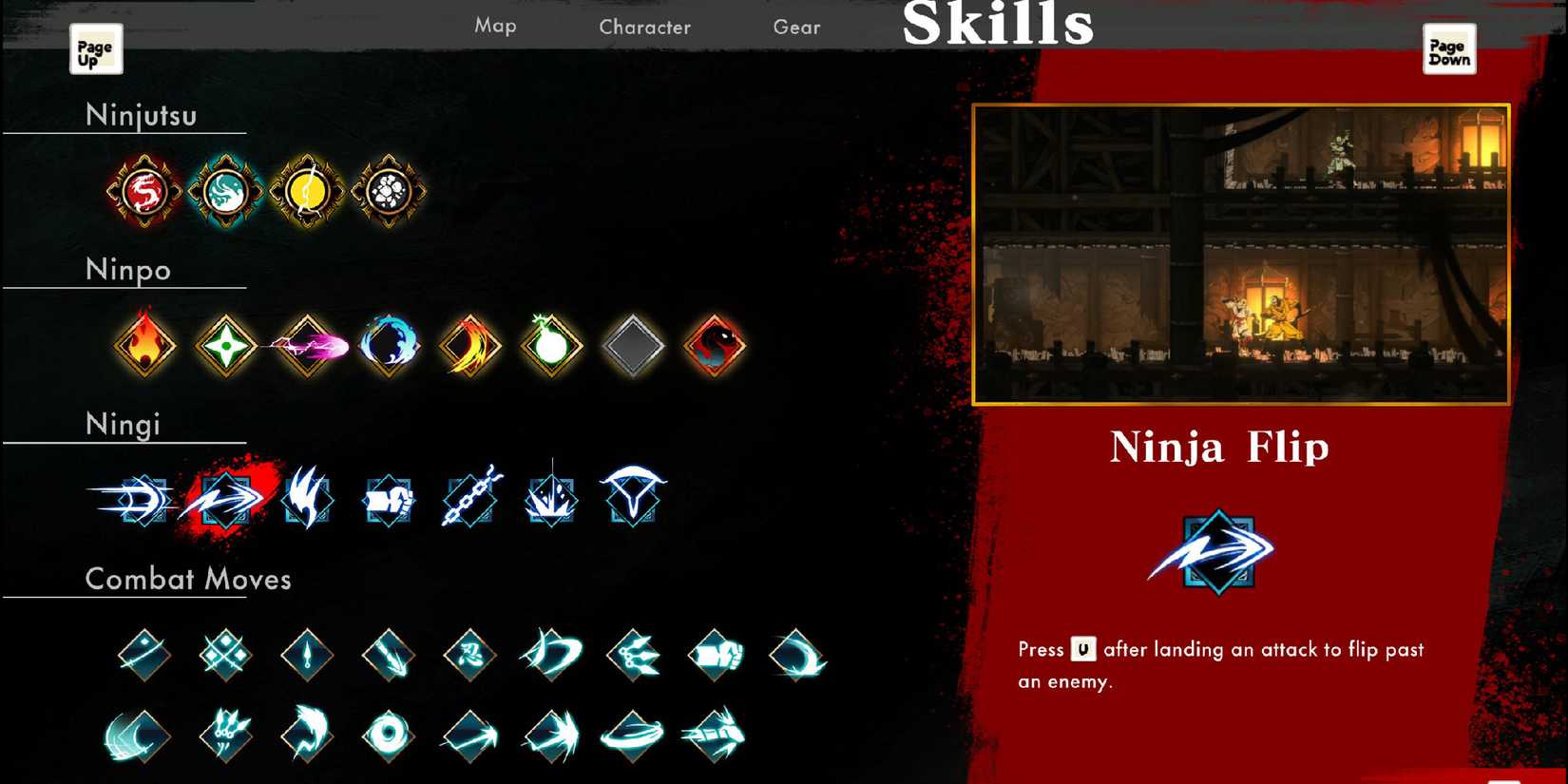
Task: Enable the purple lightning Ninpo skill
Action: [x=307, y=345]
